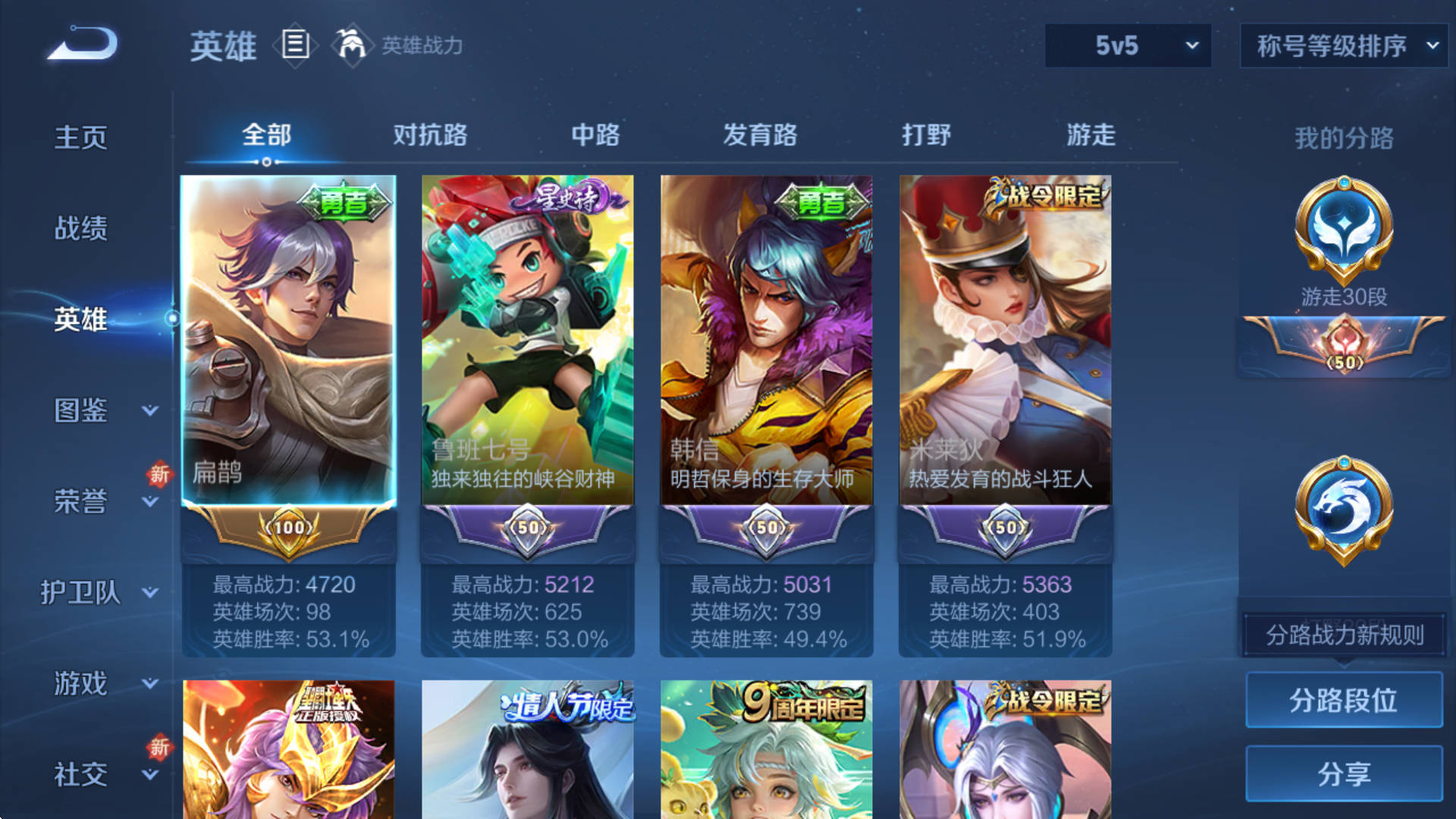Open the 战绩 menu entry
The width and height of the screenshot is (1456, 819).
click(81, 228)
